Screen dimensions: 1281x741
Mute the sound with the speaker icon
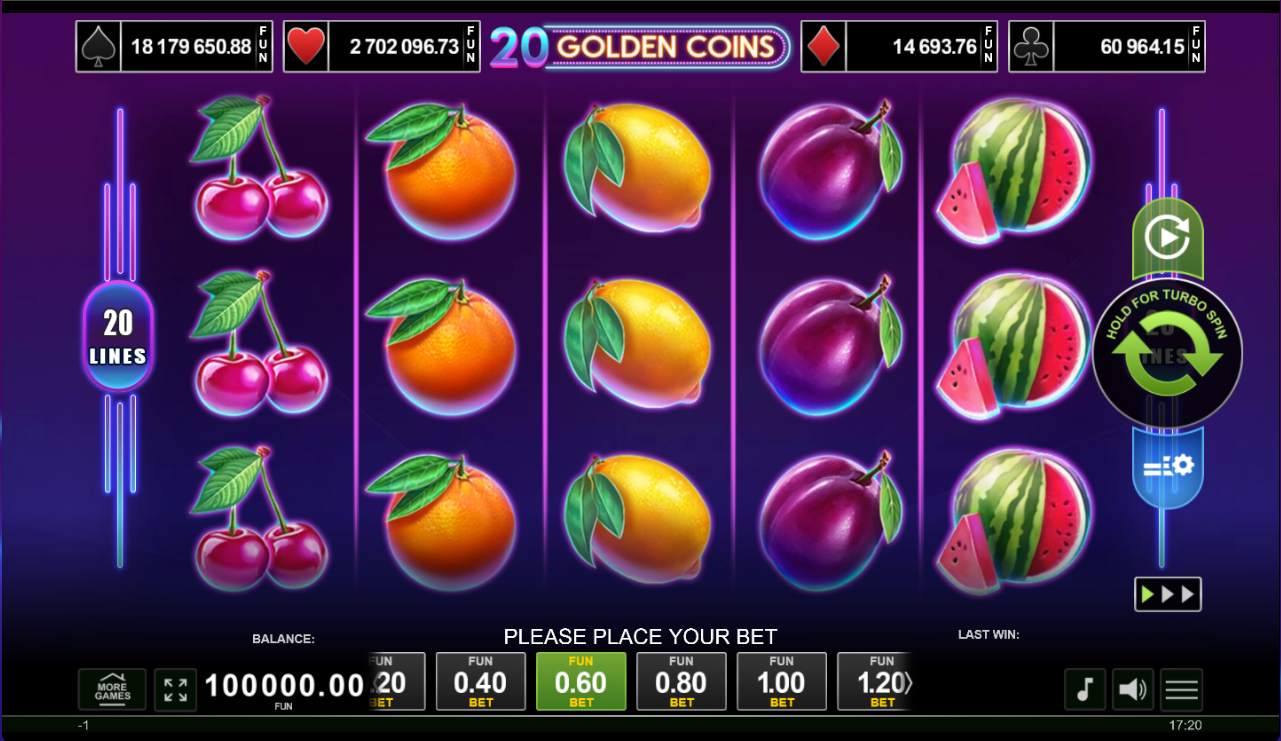1133,690
